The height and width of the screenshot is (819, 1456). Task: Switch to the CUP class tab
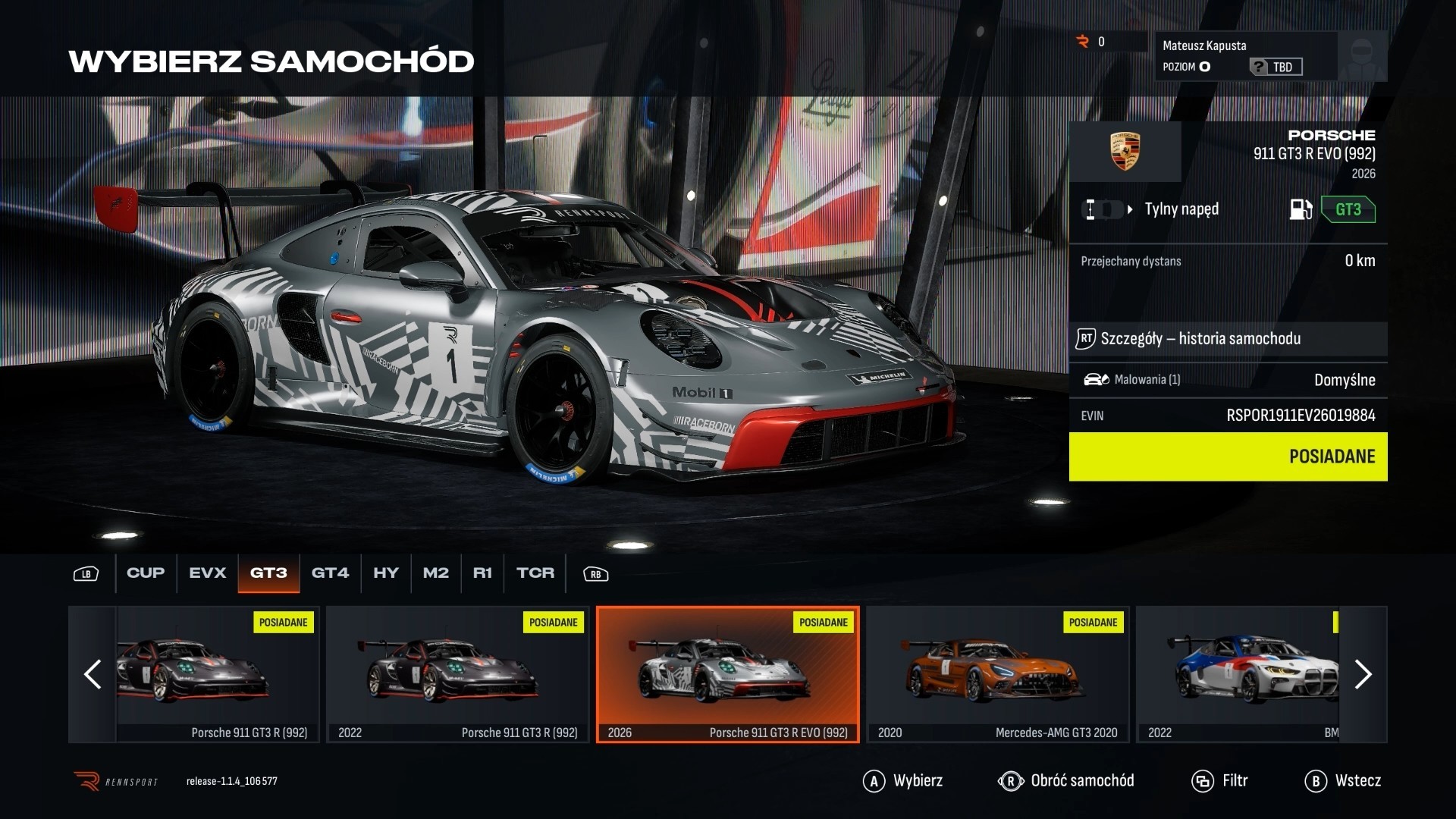coord(146,573)
